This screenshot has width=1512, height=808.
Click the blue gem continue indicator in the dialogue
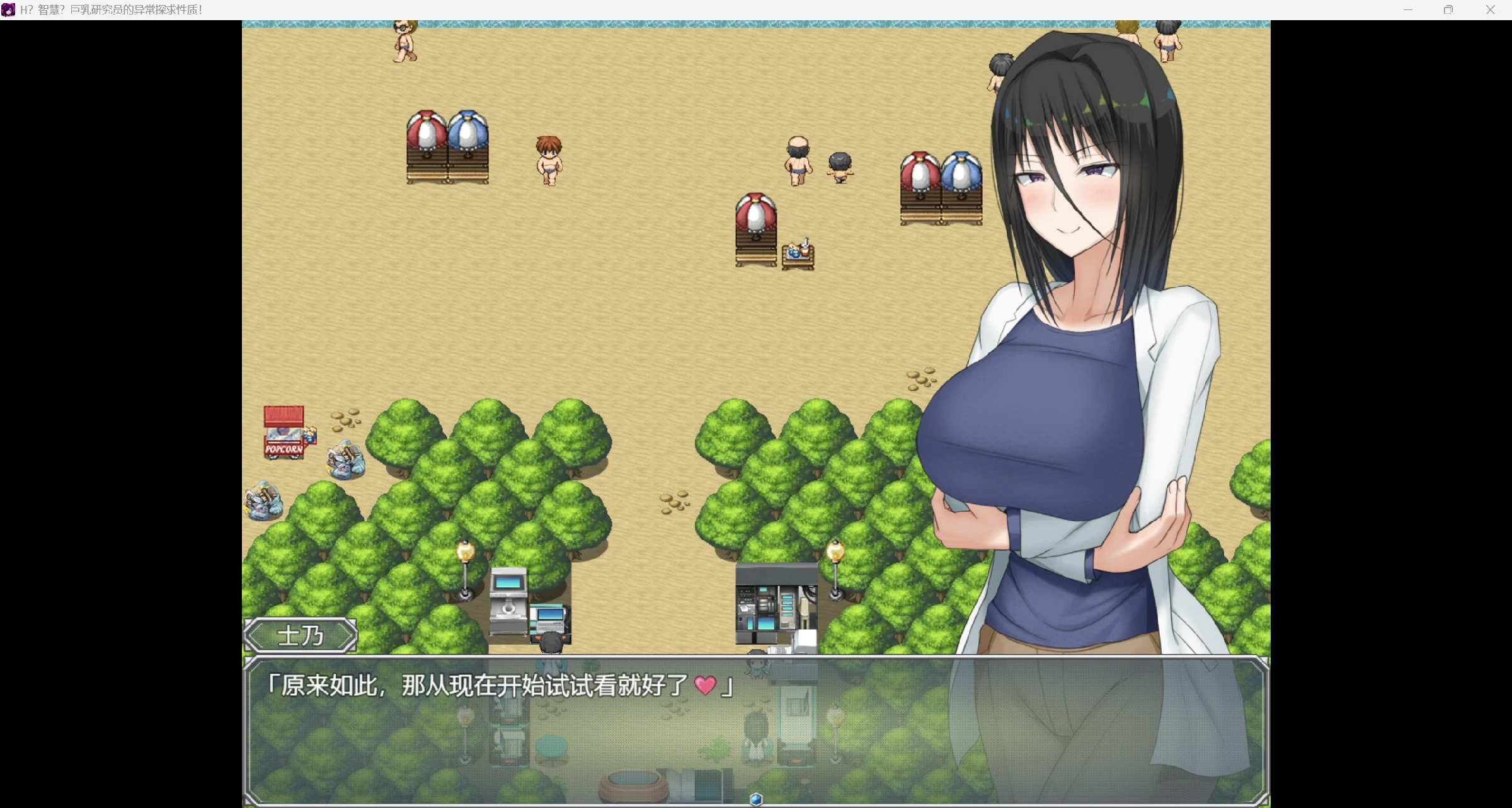point(757,799)
